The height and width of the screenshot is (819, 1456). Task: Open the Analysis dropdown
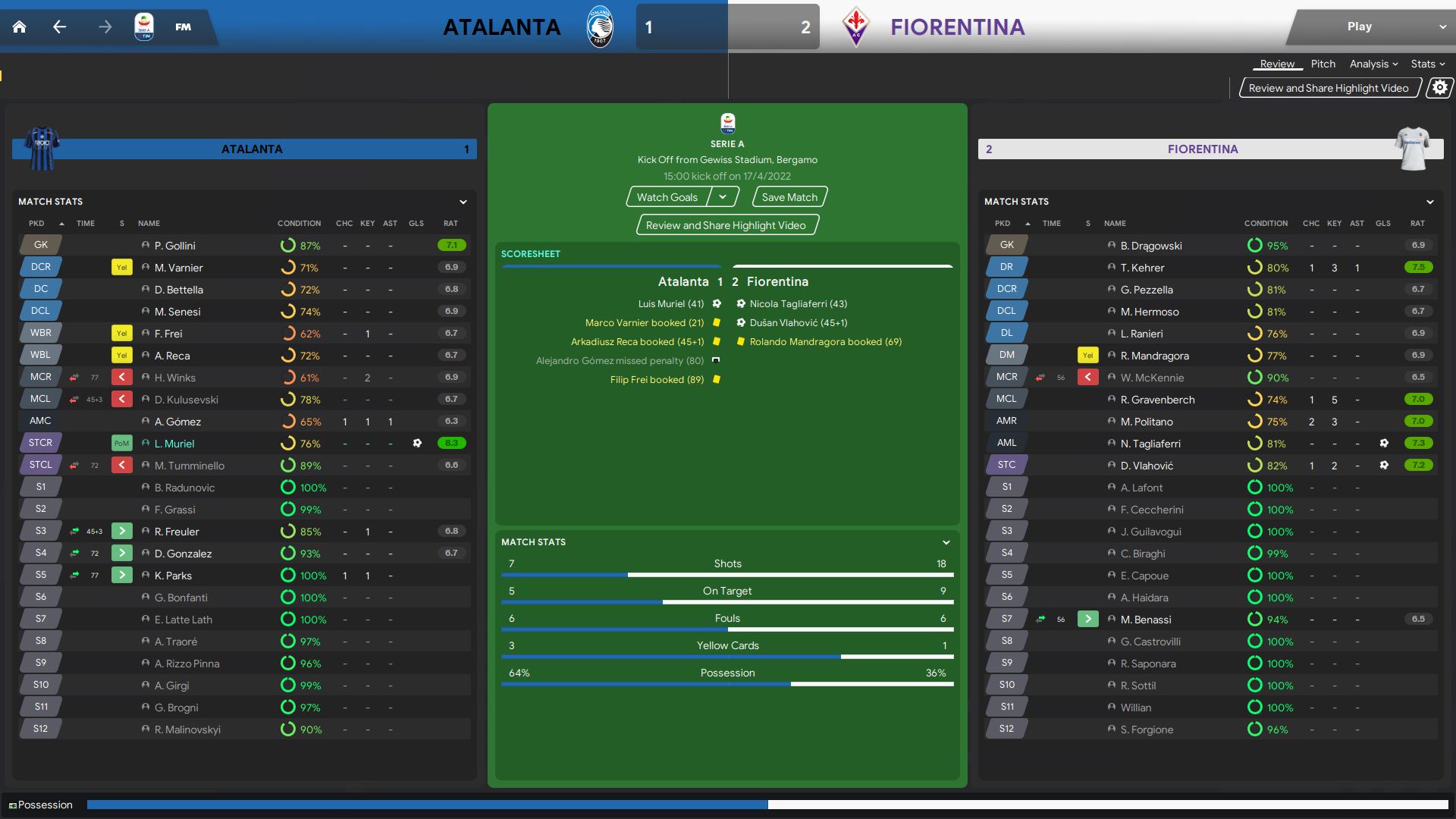click(1373, 64)
